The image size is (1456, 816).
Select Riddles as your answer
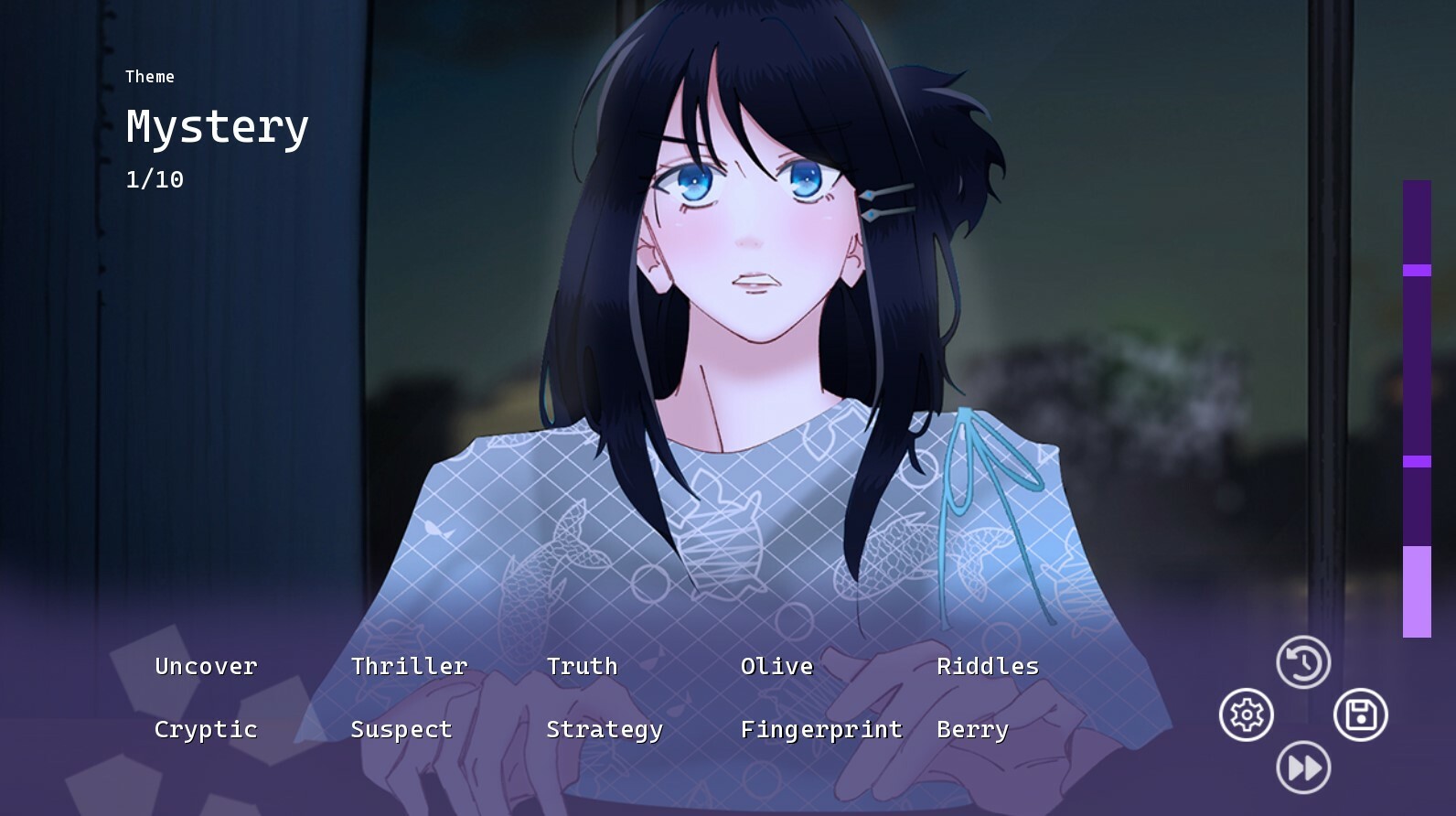point(988,666)
